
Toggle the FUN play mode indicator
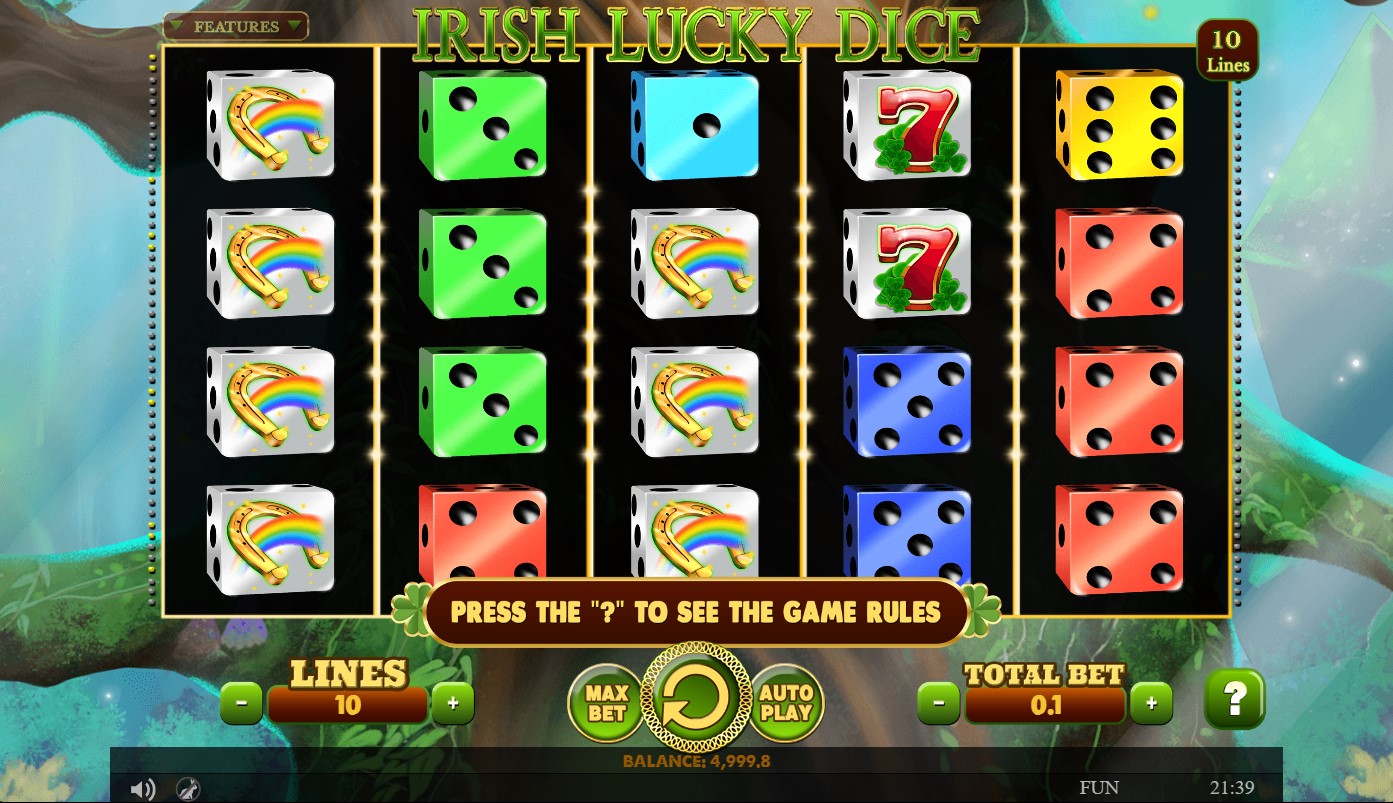[1099, 787]
